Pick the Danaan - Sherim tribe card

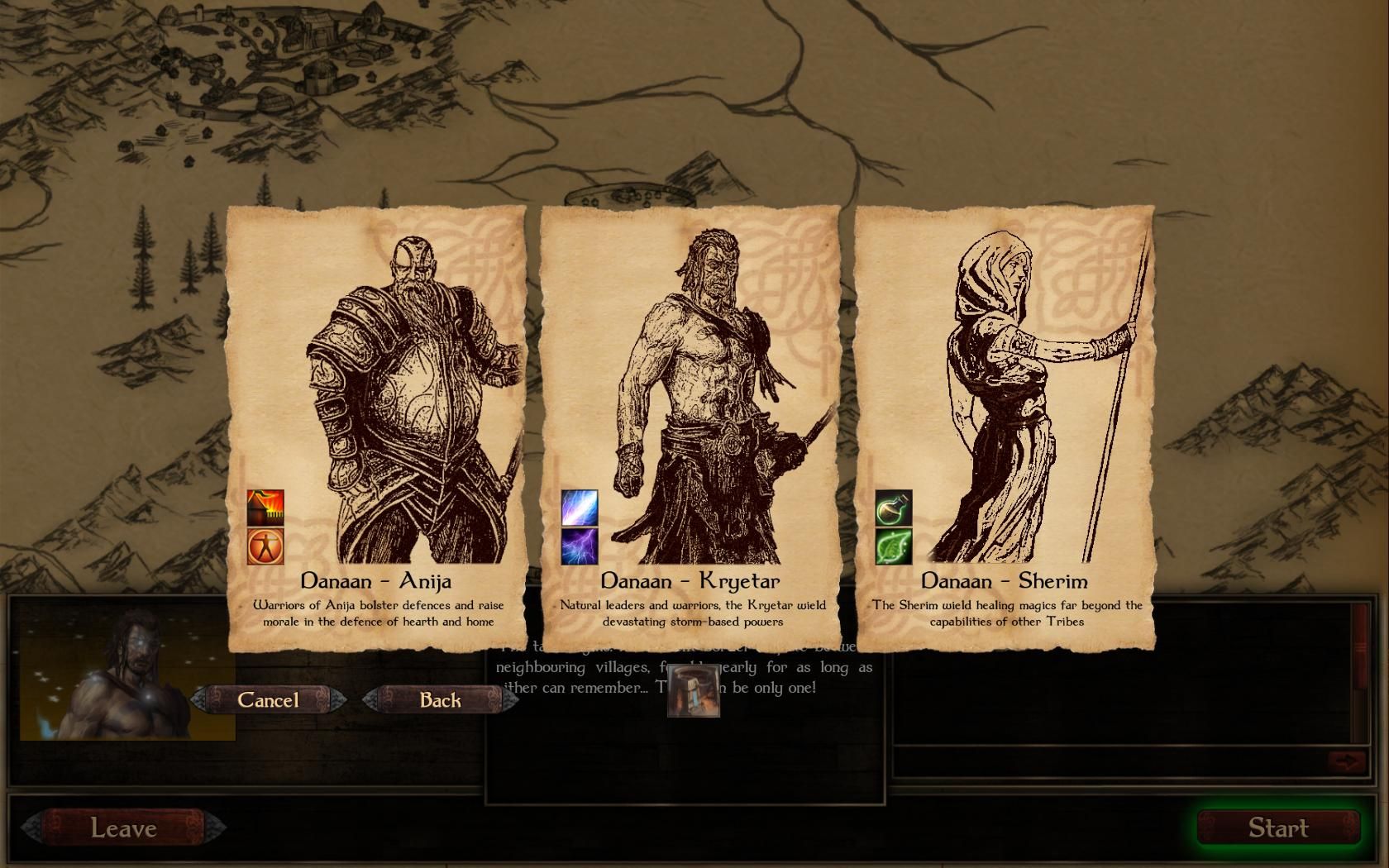[1005, 397]
